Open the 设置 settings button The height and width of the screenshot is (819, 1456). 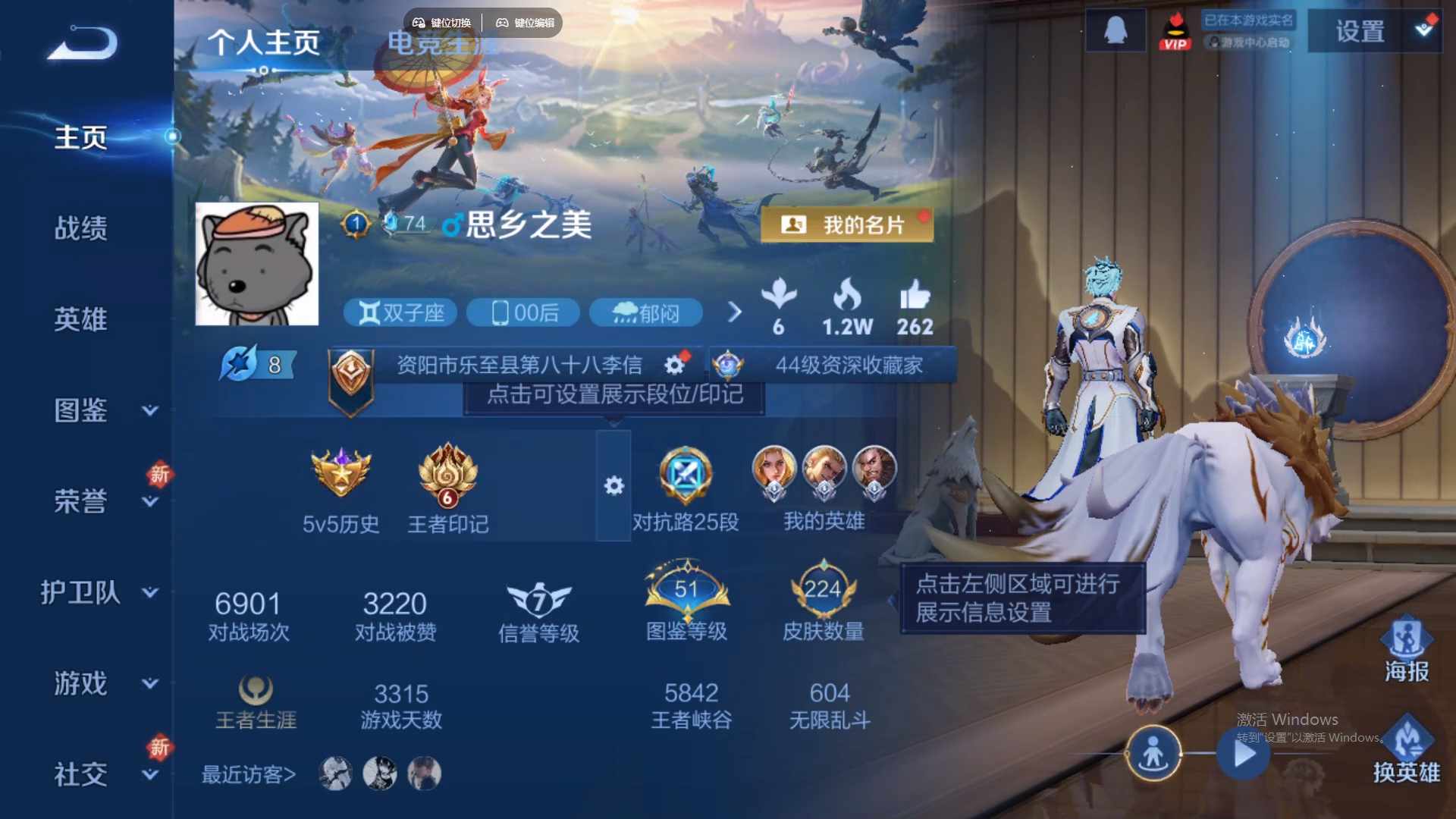(x=1360, y=32)
